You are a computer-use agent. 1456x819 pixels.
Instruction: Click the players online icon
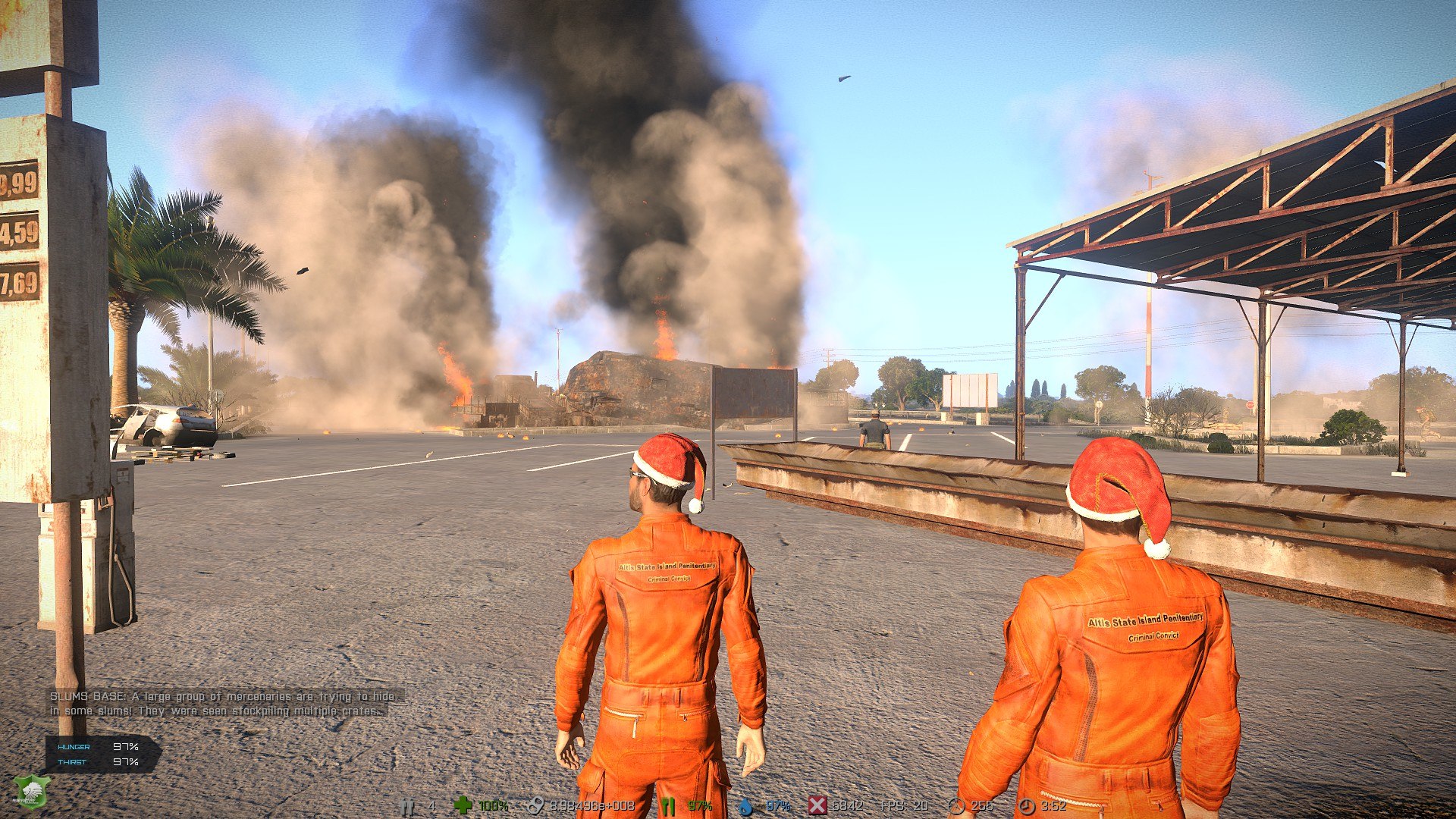(408, 806)
